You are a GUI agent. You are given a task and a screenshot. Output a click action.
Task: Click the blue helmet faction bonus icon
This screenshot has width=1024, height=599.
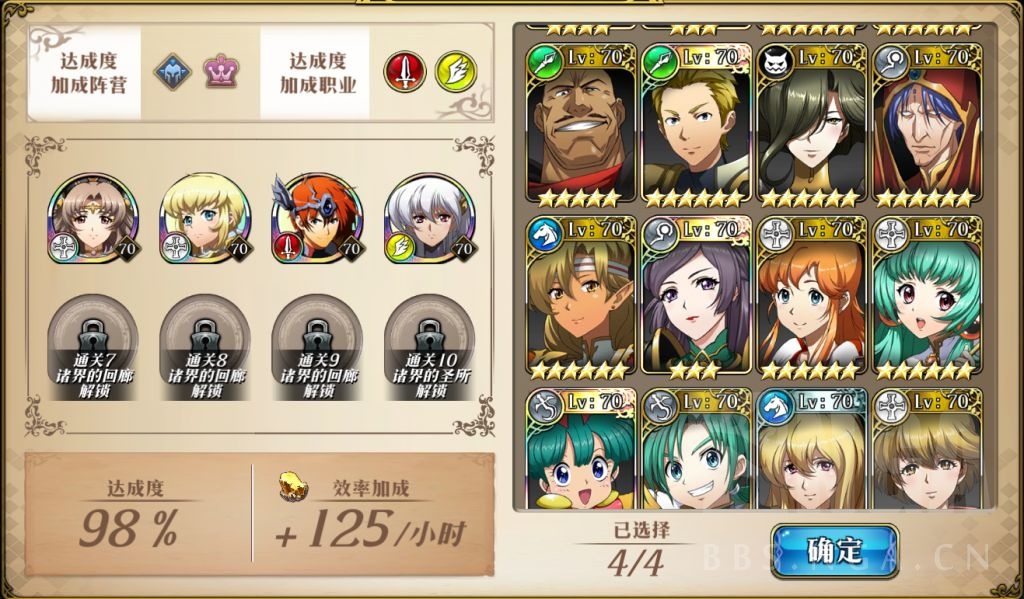173,72
